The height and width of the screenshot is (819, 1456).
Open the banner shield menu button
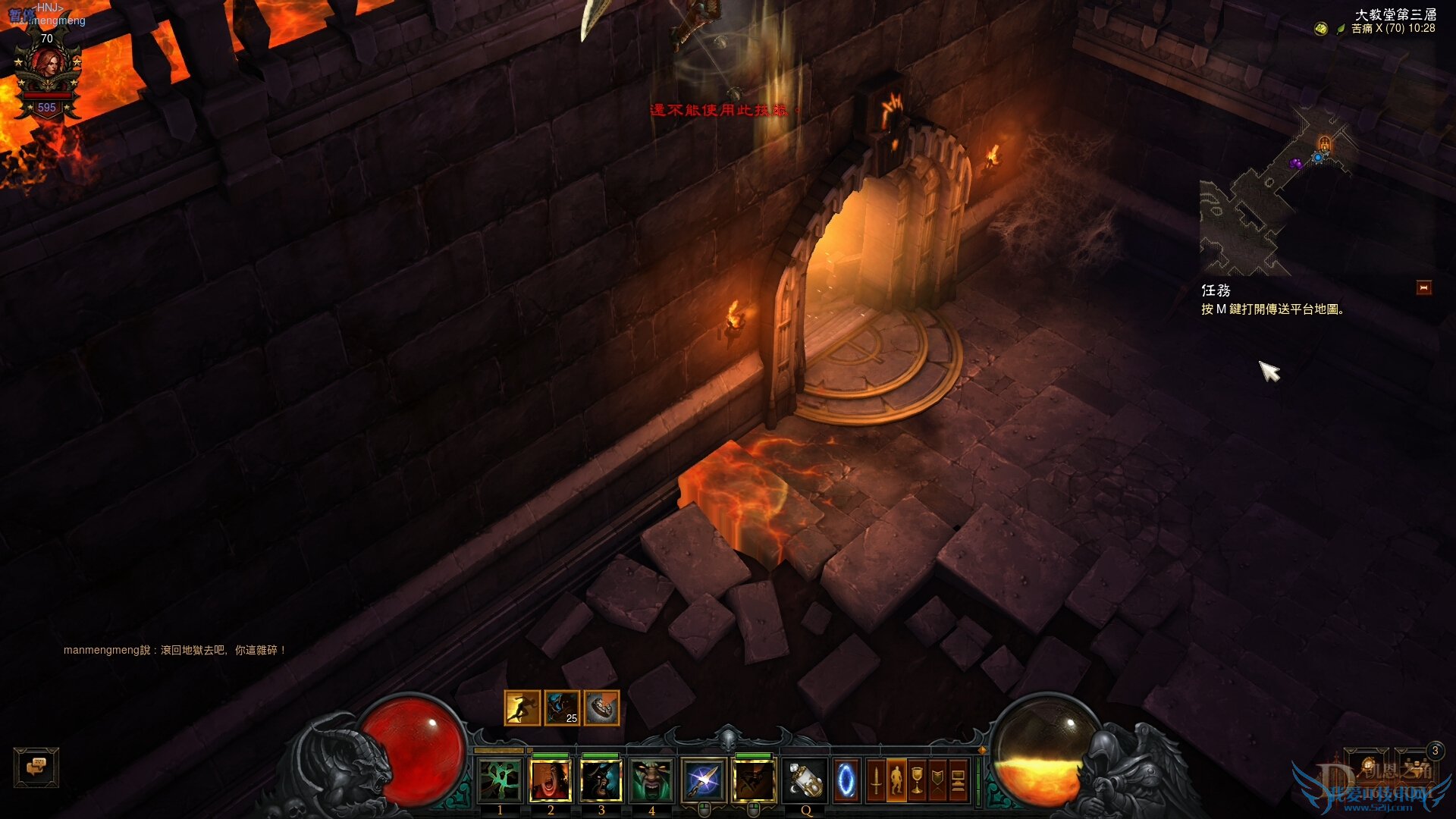(x=937, y=781)
